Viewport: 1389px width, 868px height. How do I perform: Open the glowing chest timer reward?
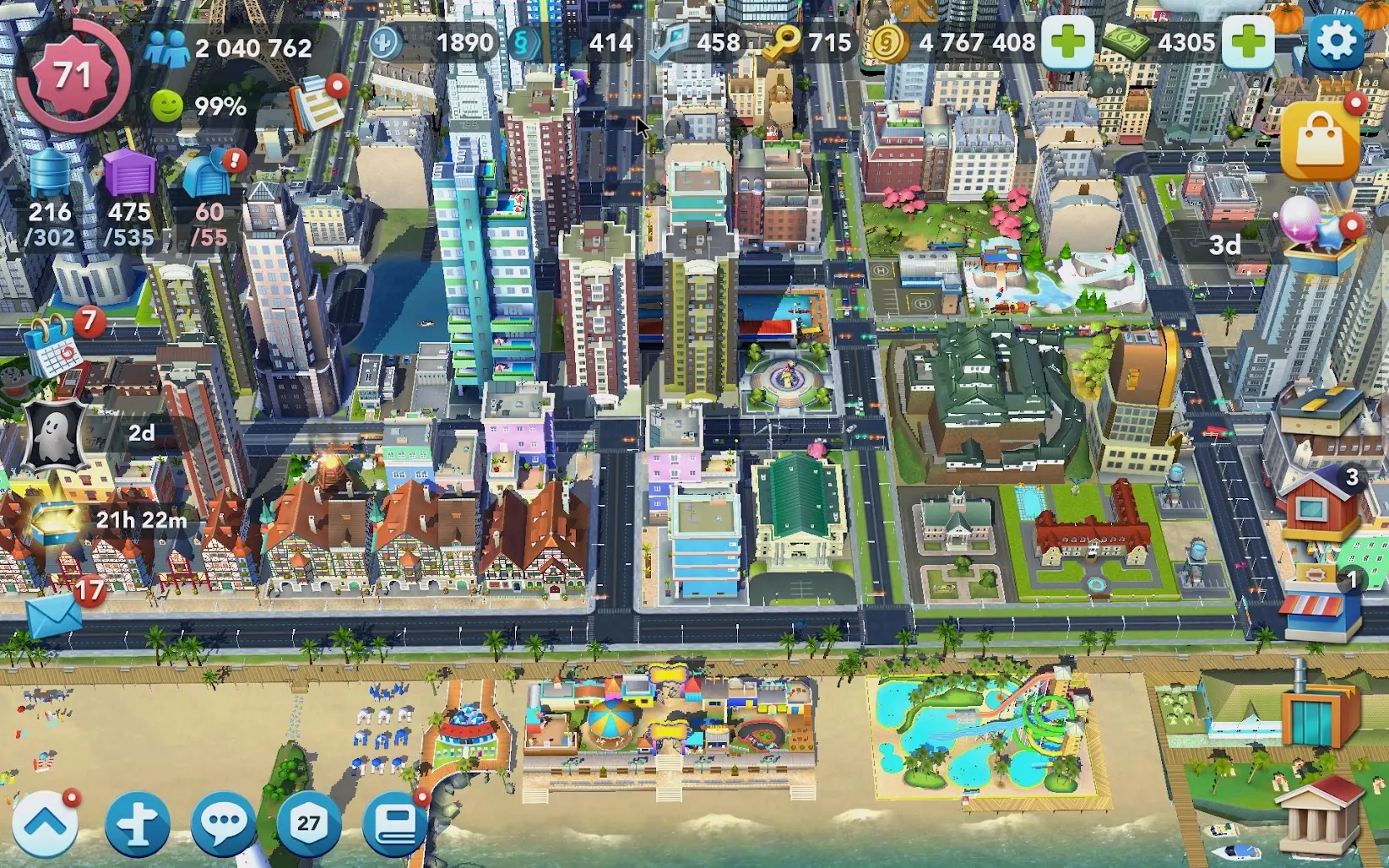59,519
